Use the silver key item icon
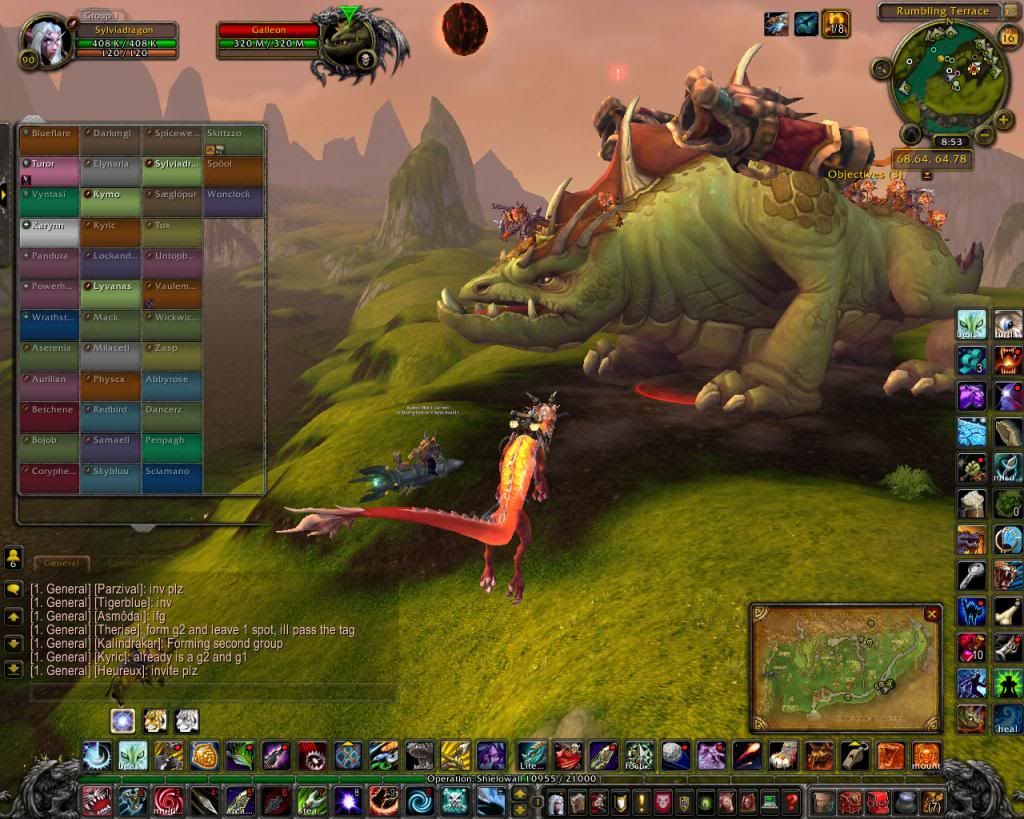1024x819 pixels. point(971,574)
